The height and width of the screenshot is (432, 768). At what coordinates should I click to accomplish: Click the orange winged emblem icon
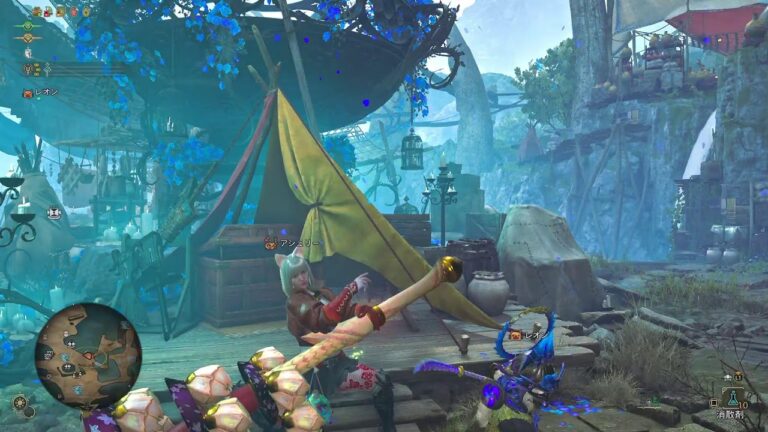point(28,38)
